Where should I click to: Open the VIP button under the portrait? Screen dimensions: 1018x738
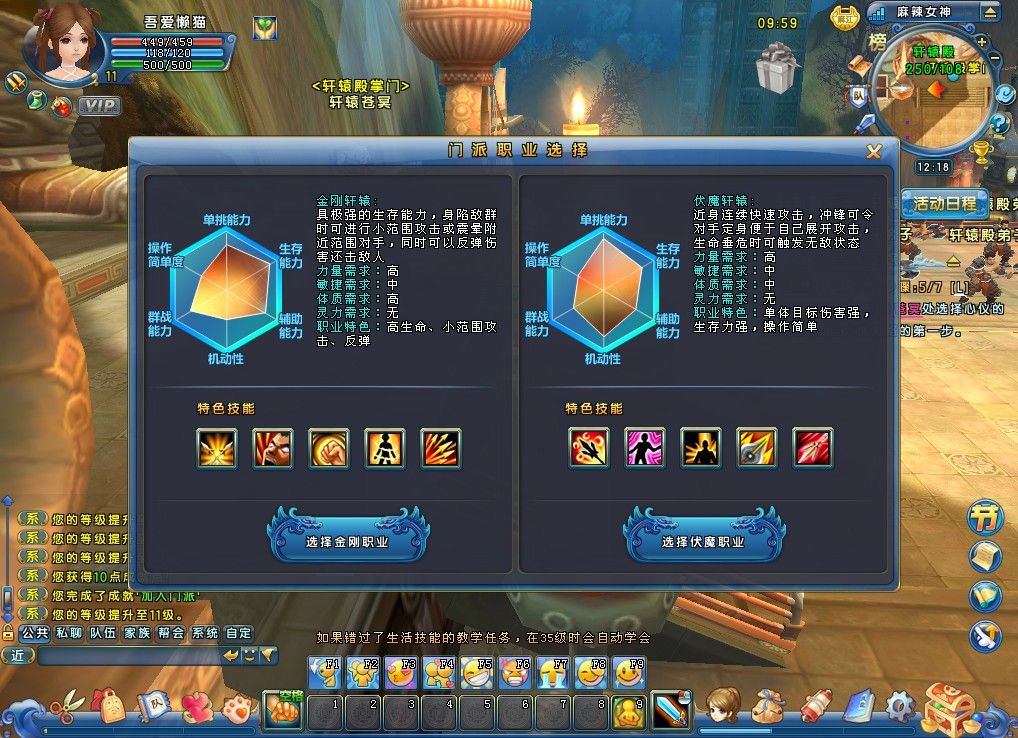click(x=99, y=106)
